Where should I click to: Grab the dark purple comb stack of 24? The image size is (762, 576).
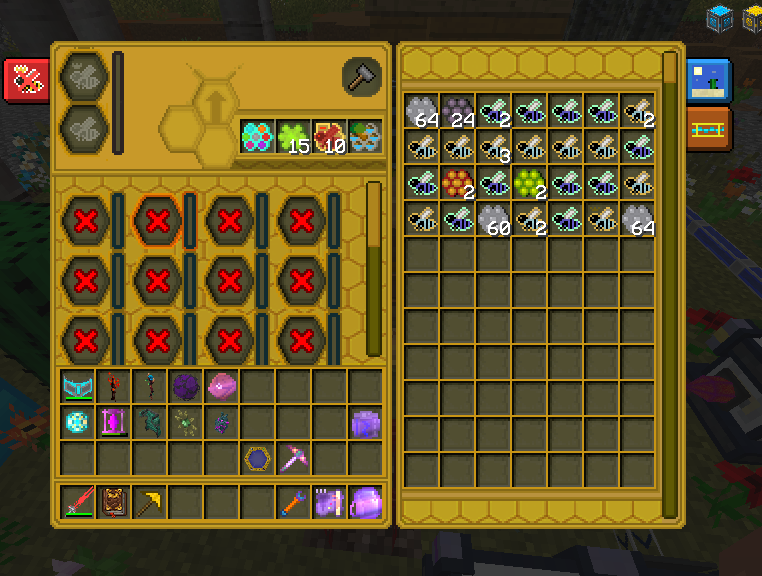458,111
